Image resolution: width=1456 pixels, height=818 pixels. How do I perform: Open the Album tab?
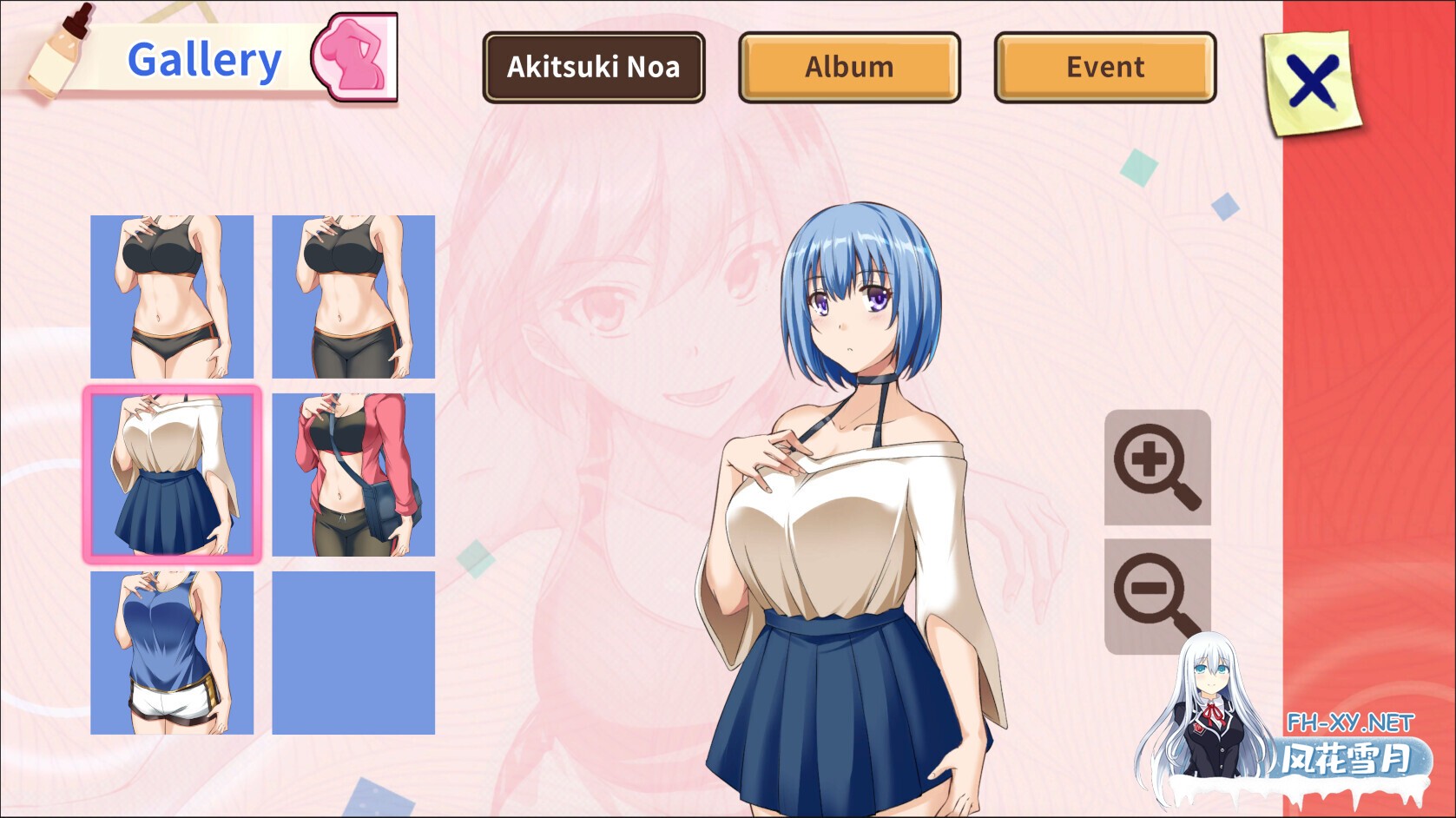coord(849,67)
